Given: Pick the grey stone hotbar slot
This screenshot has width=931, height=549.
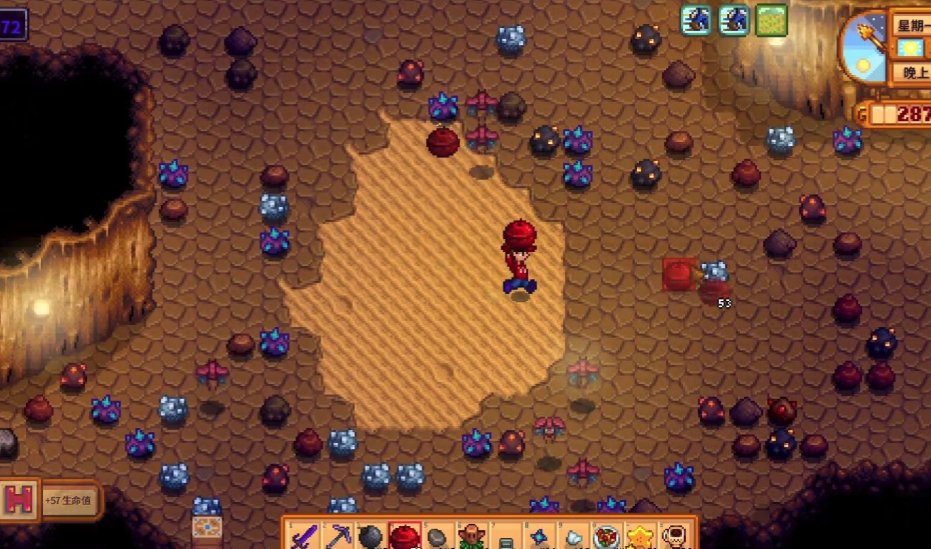Looking at the screenshot, I should (x=438, y=537).
